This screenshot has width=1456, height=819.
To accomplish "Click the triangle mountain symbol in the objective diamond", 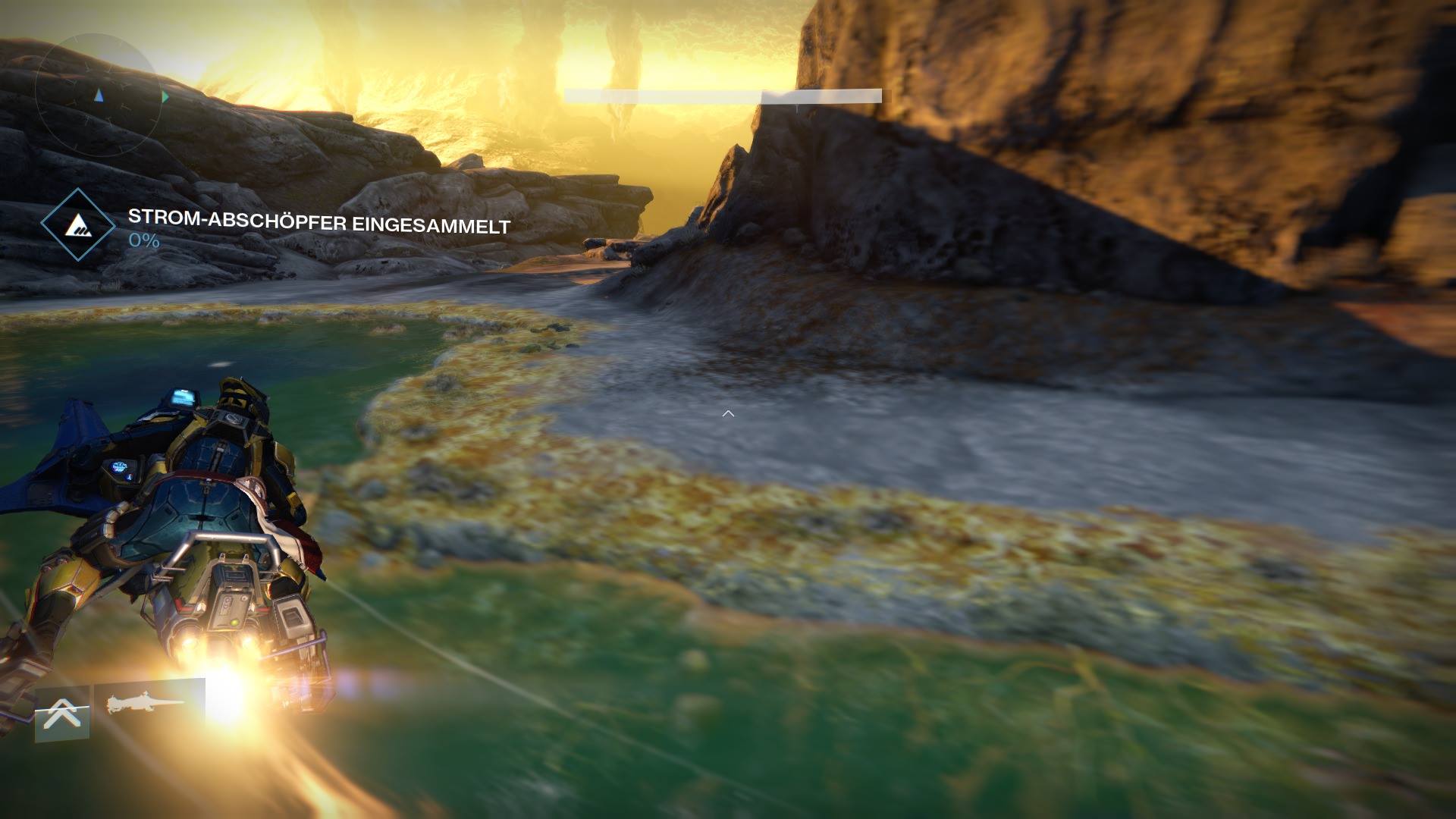I will (x=78, y=226).
